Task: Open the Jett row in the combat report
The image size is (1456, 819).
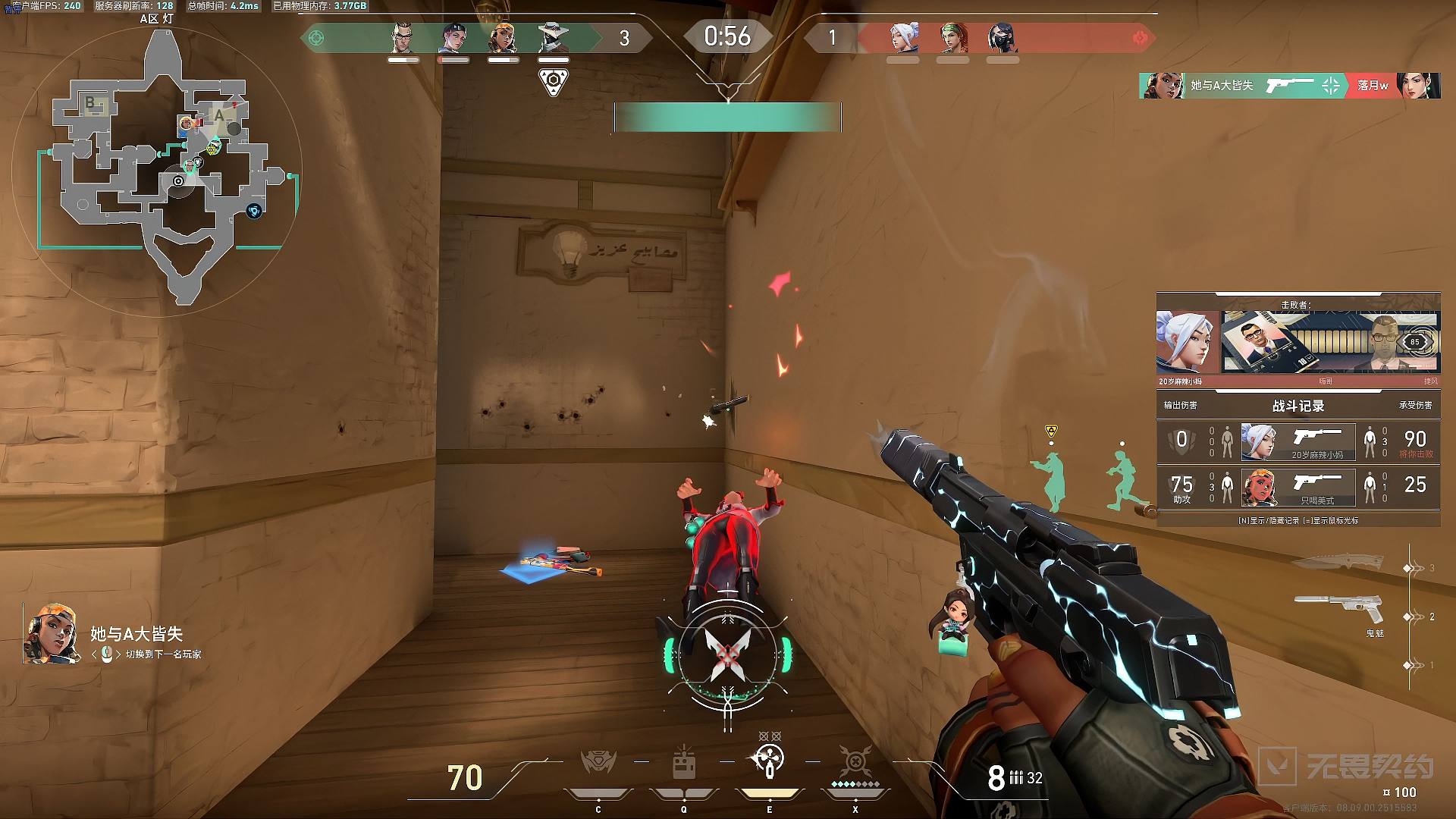Action: click(1298, 442)
